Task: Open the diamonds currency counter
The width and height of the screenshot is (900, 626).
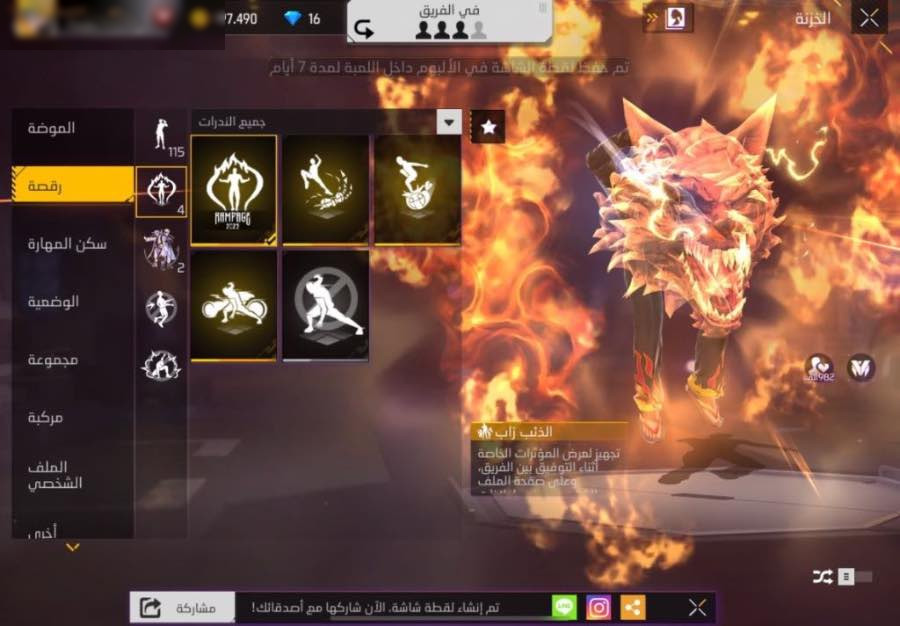Action: [301, 19]
